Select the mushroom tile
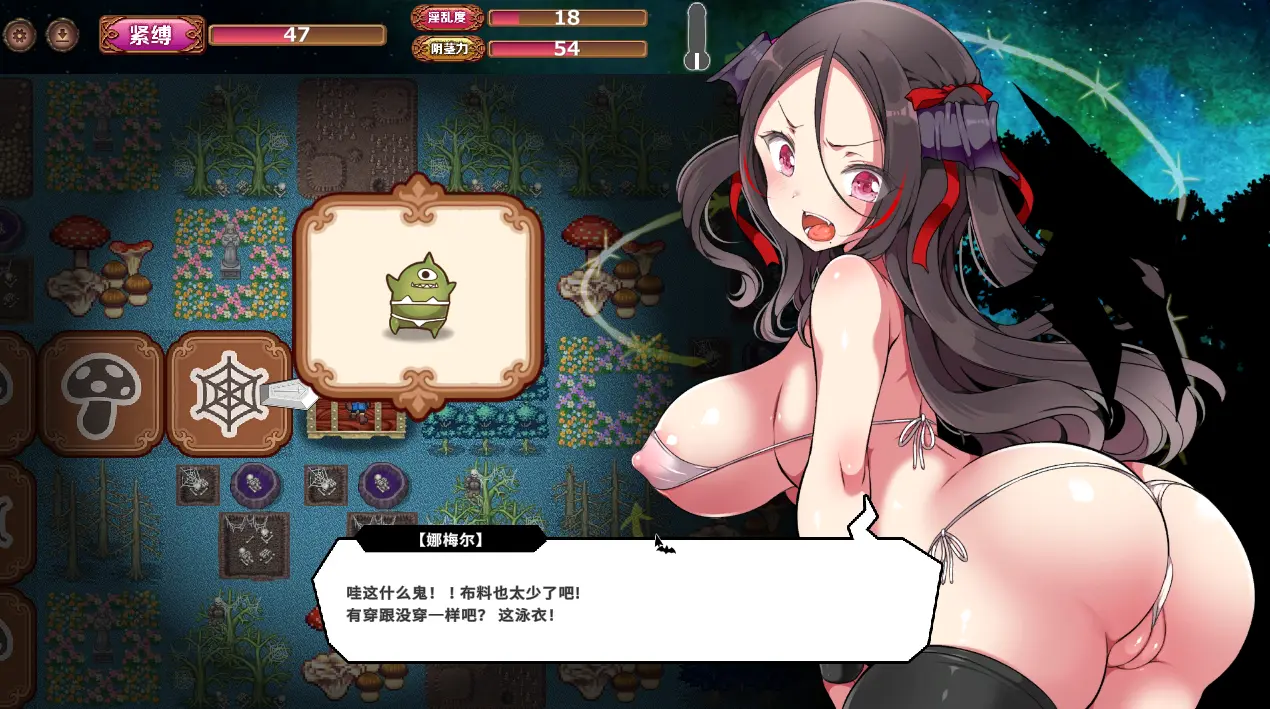This screenshot has height=709, width=1270. [x=101, y=394]
